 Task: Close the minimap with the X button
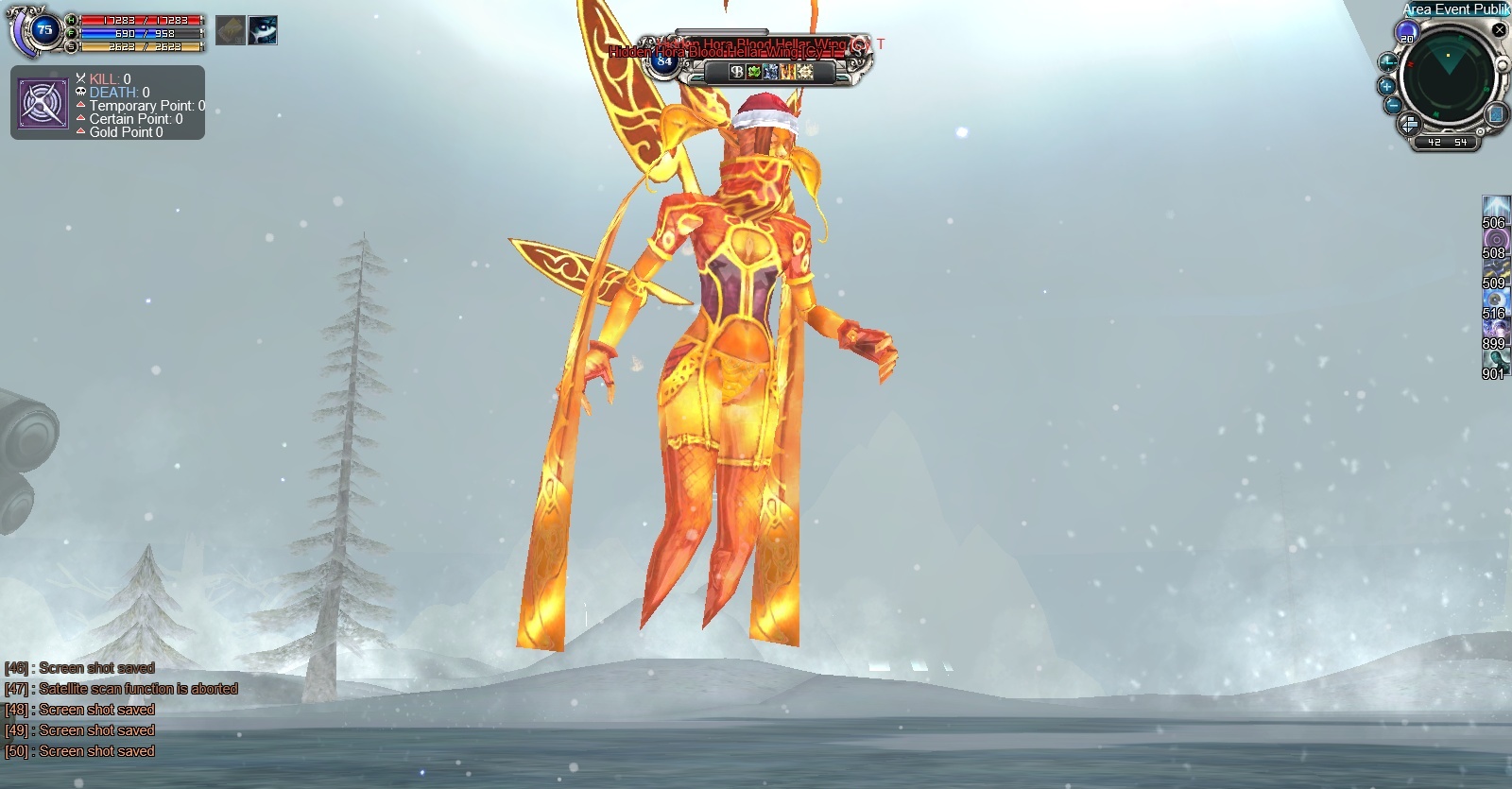pyautogui.click(x=1499, y=30)
